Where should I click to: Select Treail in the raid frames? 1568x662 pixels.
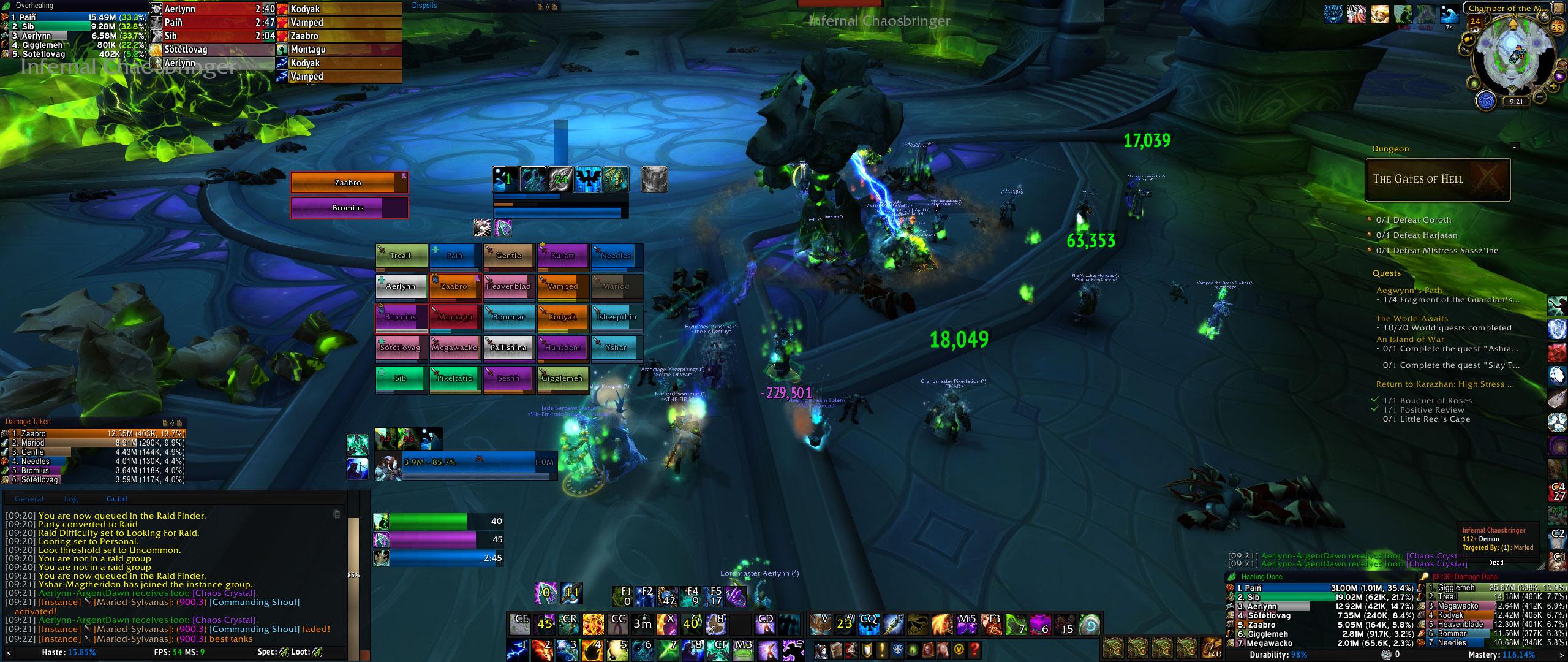pos(401,256)
